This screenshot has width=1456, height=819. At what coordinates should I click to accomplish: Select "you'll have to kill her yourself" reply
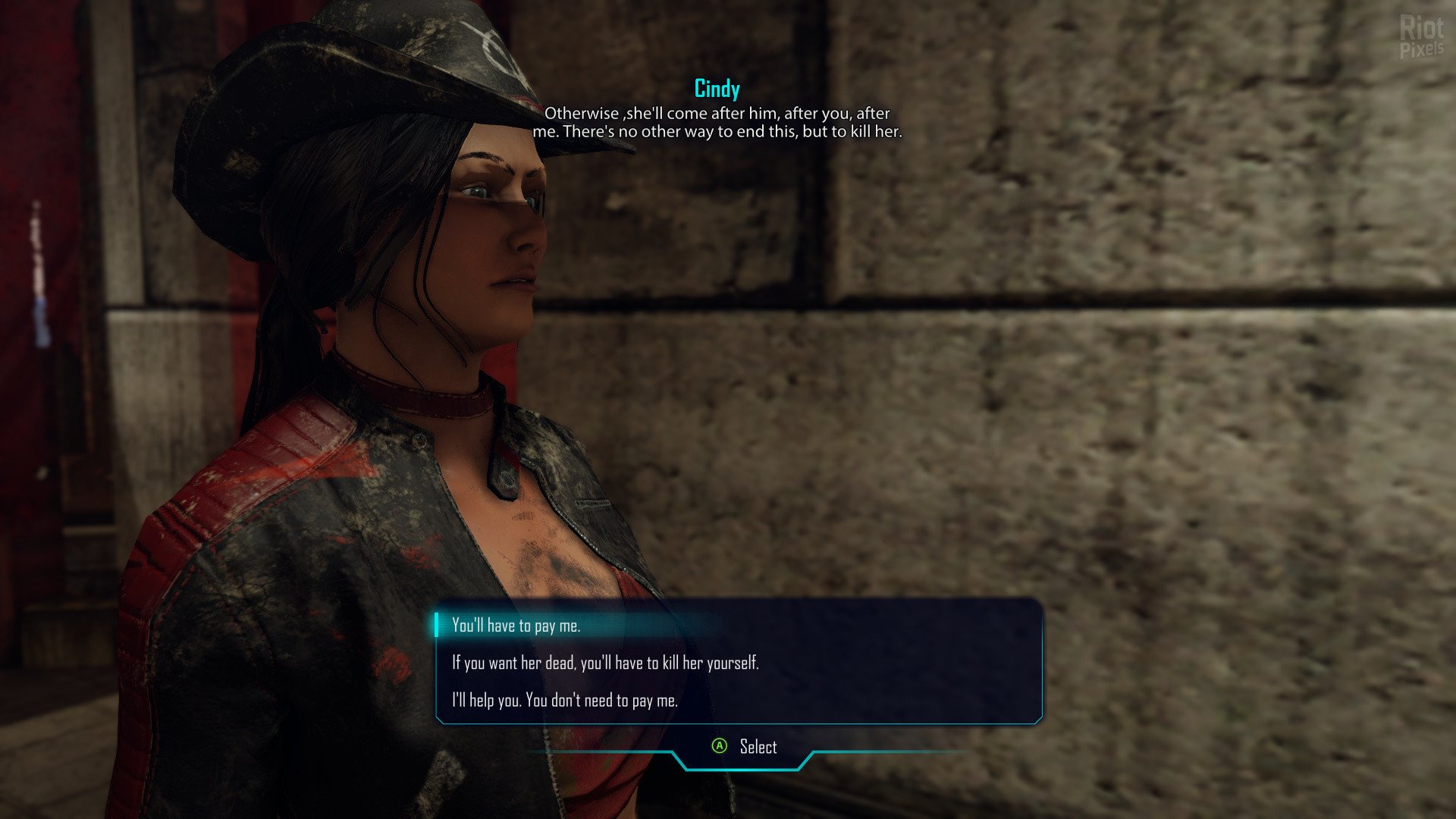pyautogui.click(x=605, y=663)
